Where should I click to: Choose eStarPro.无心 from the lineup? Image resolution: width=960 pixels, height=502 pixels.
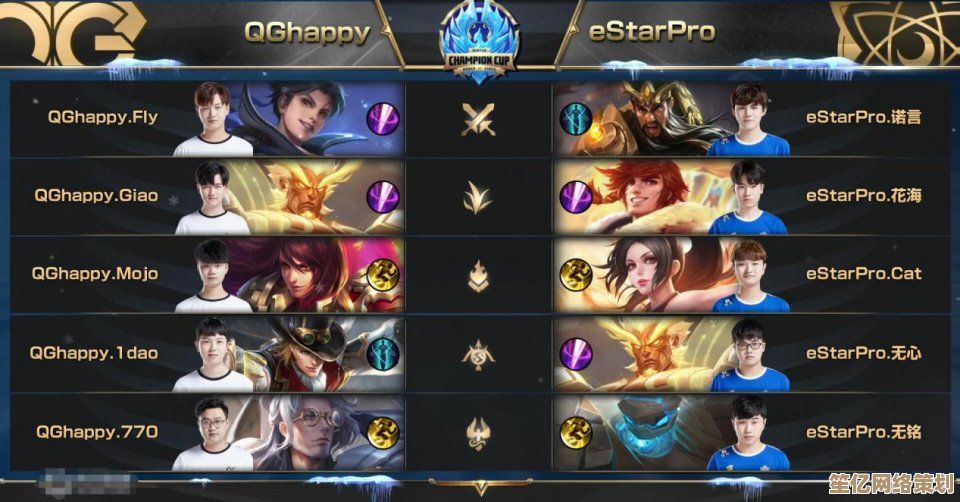click(x=863, y=352)
